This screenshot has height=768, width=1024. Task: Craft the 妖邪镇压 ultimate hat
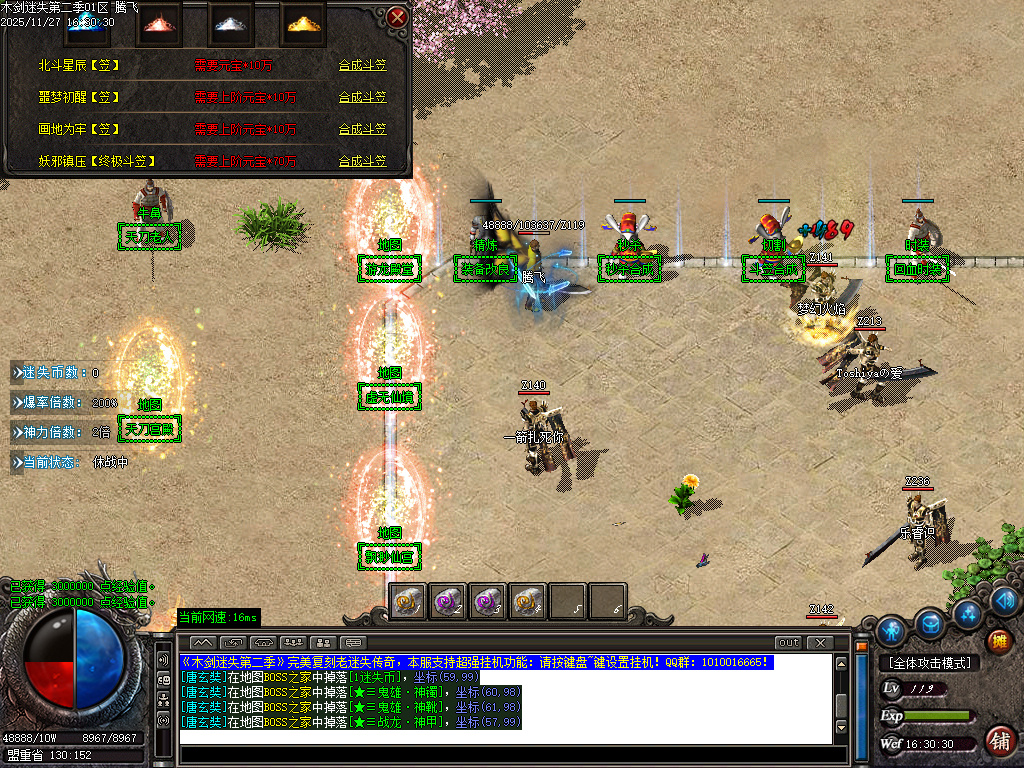click(x=362, y=161)
